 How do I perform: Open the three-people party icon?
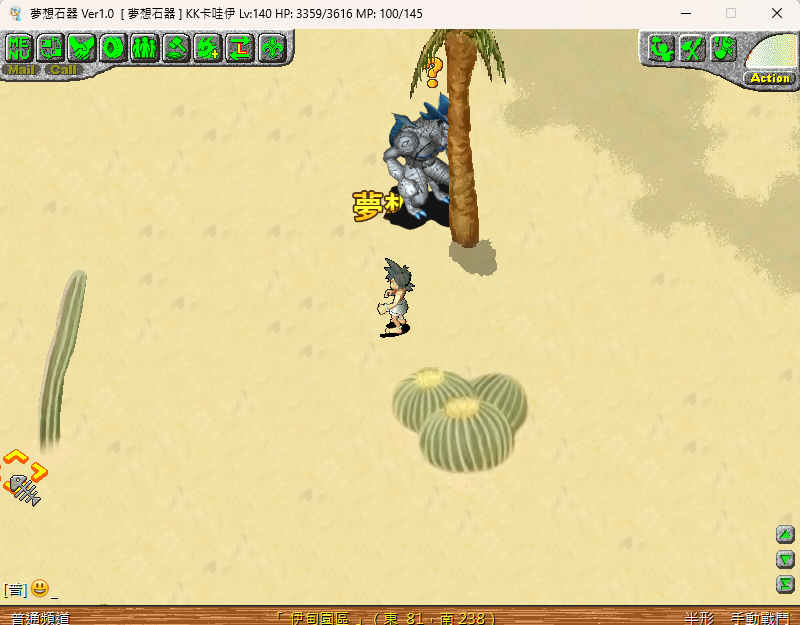coord(145,47)
